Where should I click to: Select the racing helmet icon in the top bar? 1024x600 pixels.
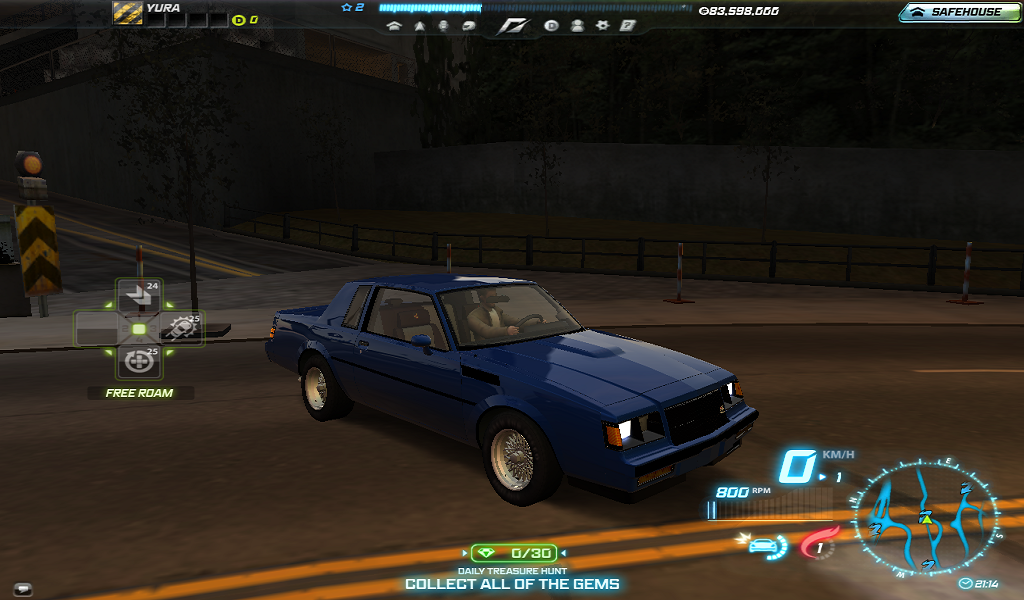(468, 26)
